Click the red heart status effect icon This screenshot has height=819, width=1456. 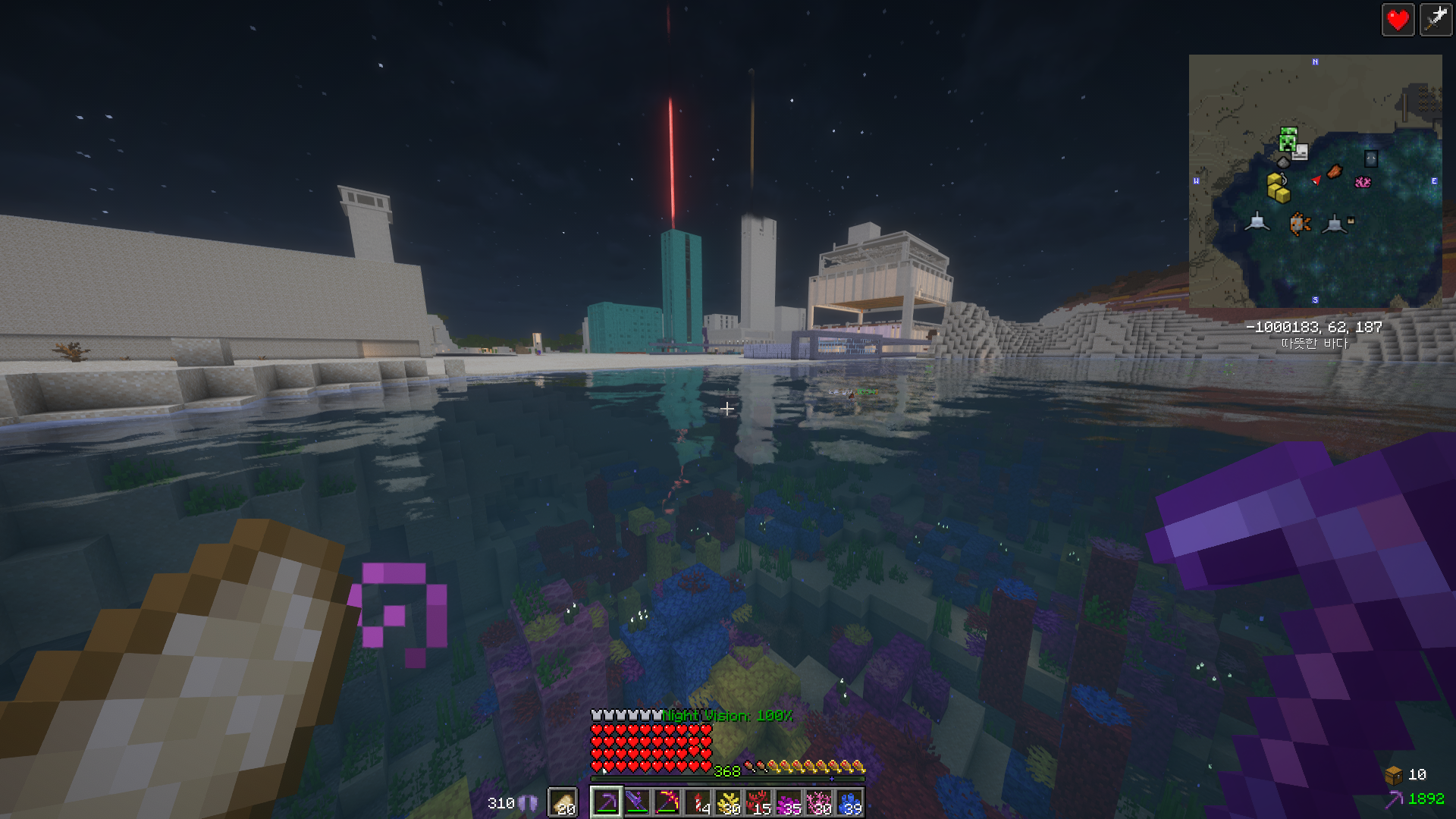pos(1398,20)
